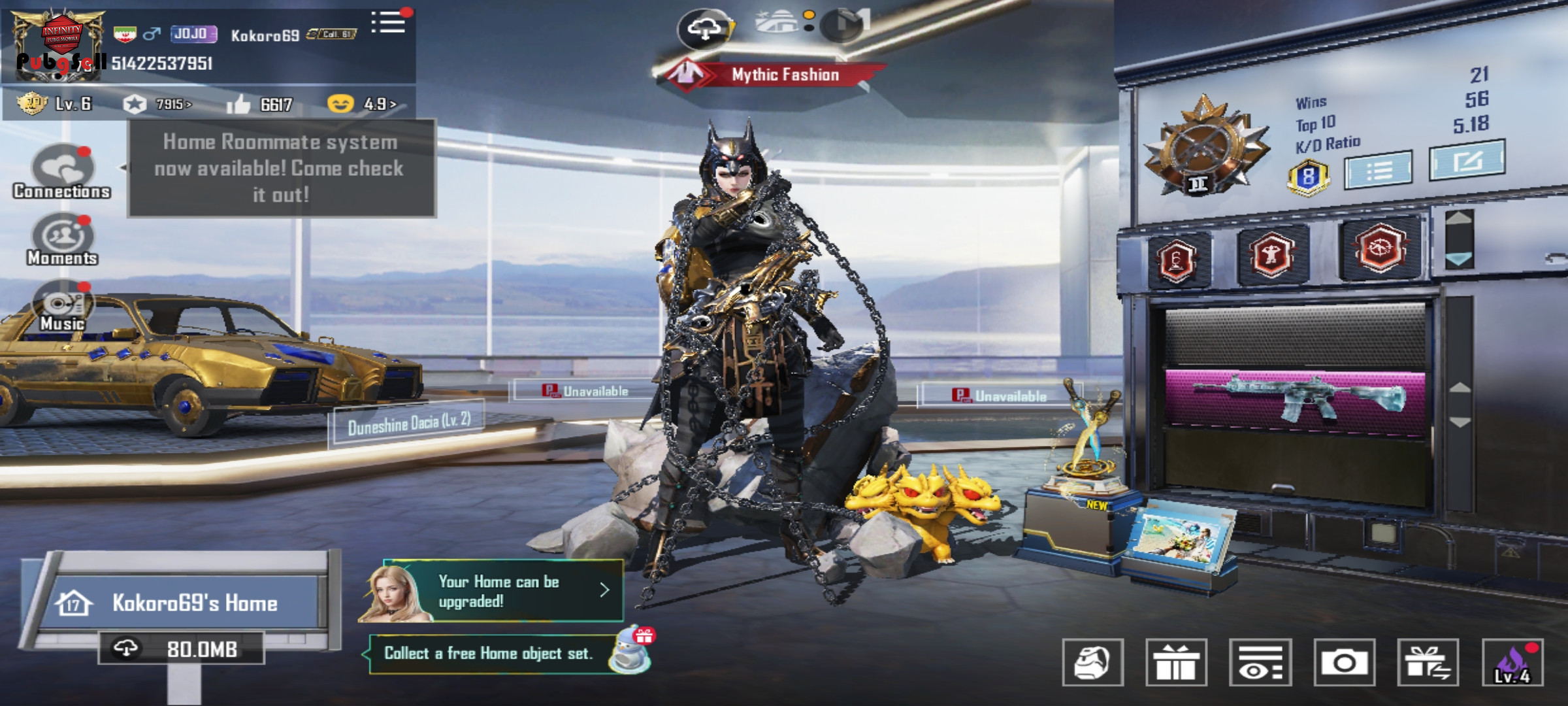Give a like with the thumbs-up

click(x=239, y=104)
